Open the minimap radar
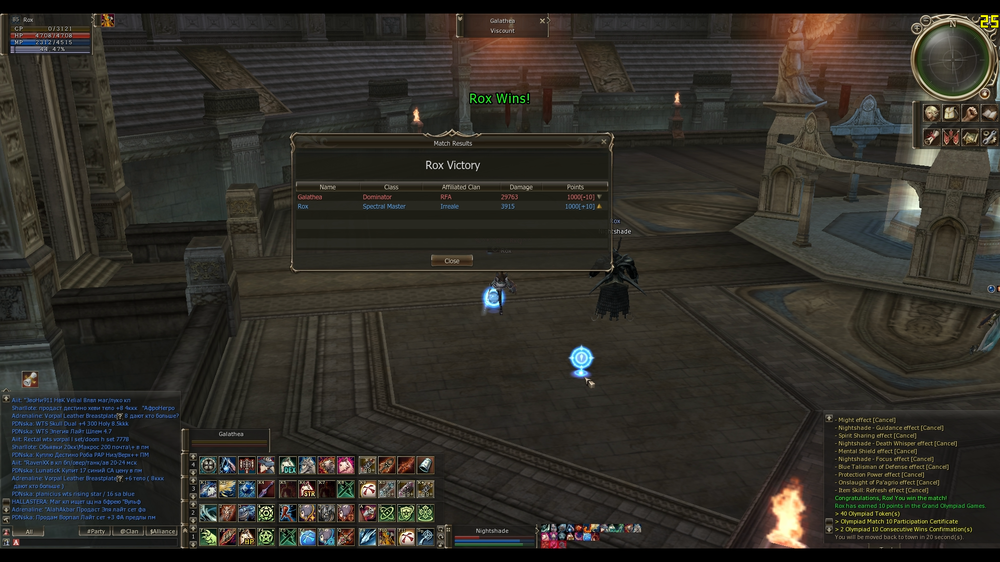The width and height of the screenshot is (1000, 562). (950, 58)
